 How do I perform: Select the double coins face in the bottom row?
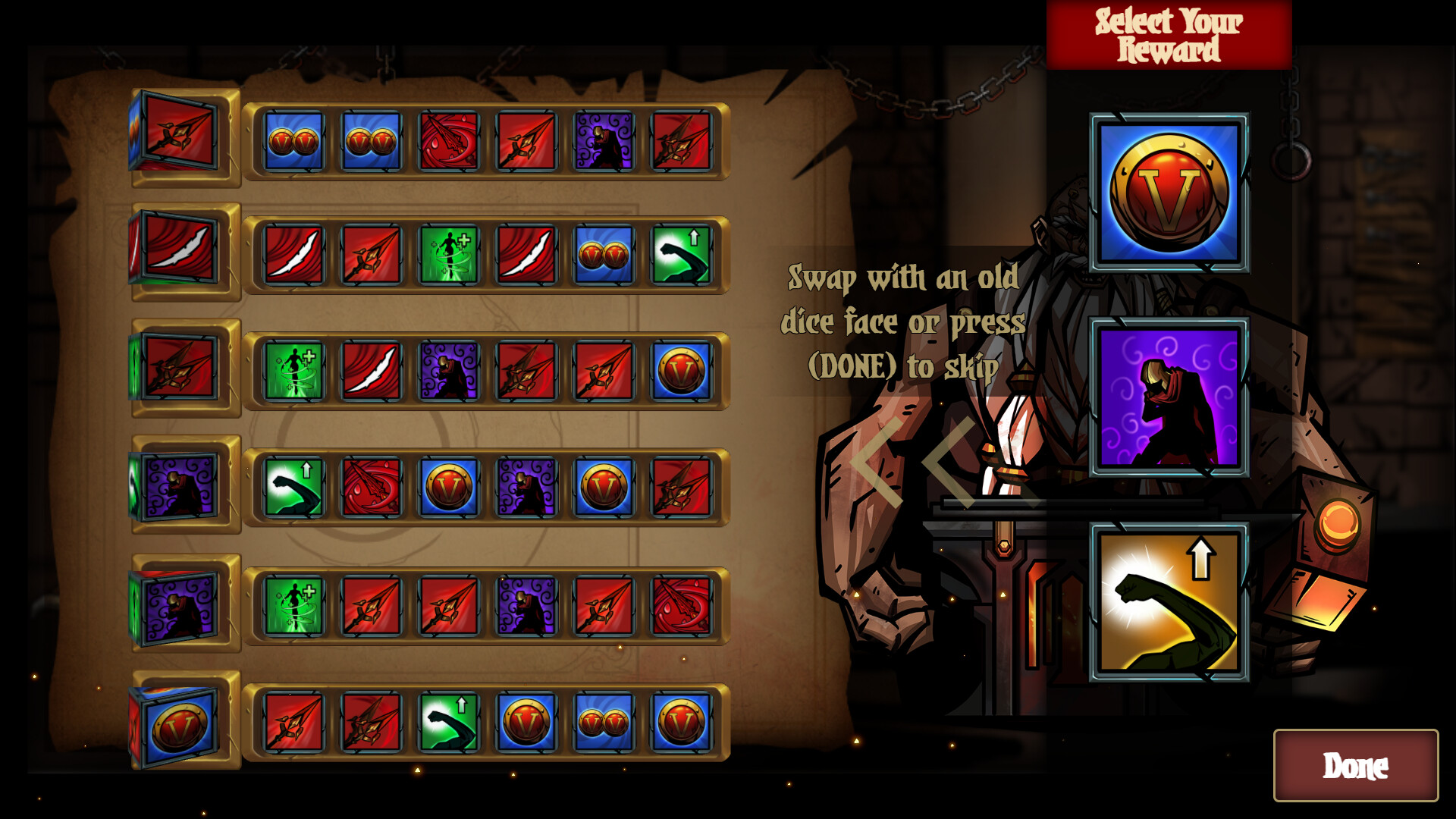(x=603, y=723)
